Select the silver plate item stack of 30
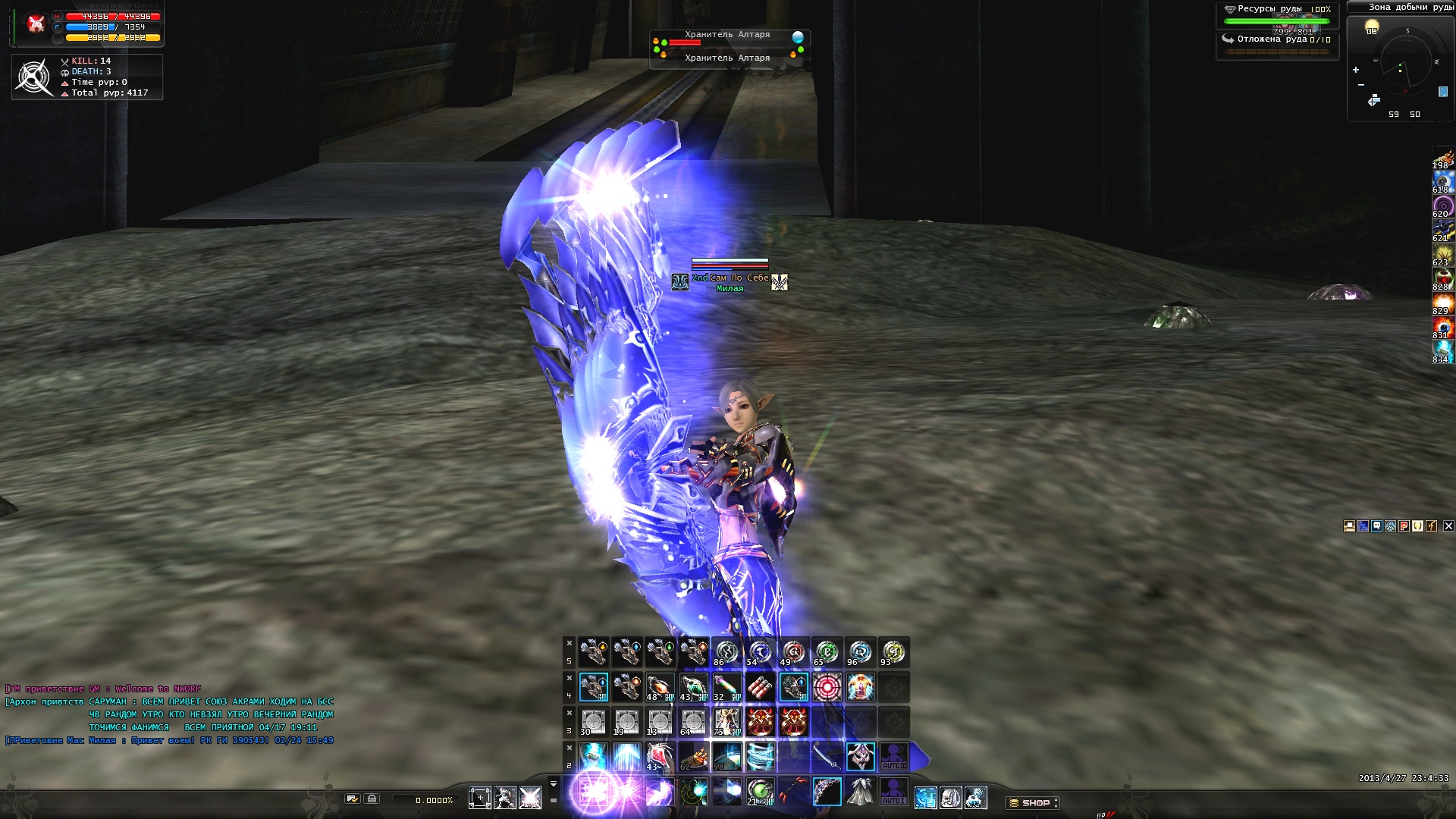 click(x=593, y=722)
